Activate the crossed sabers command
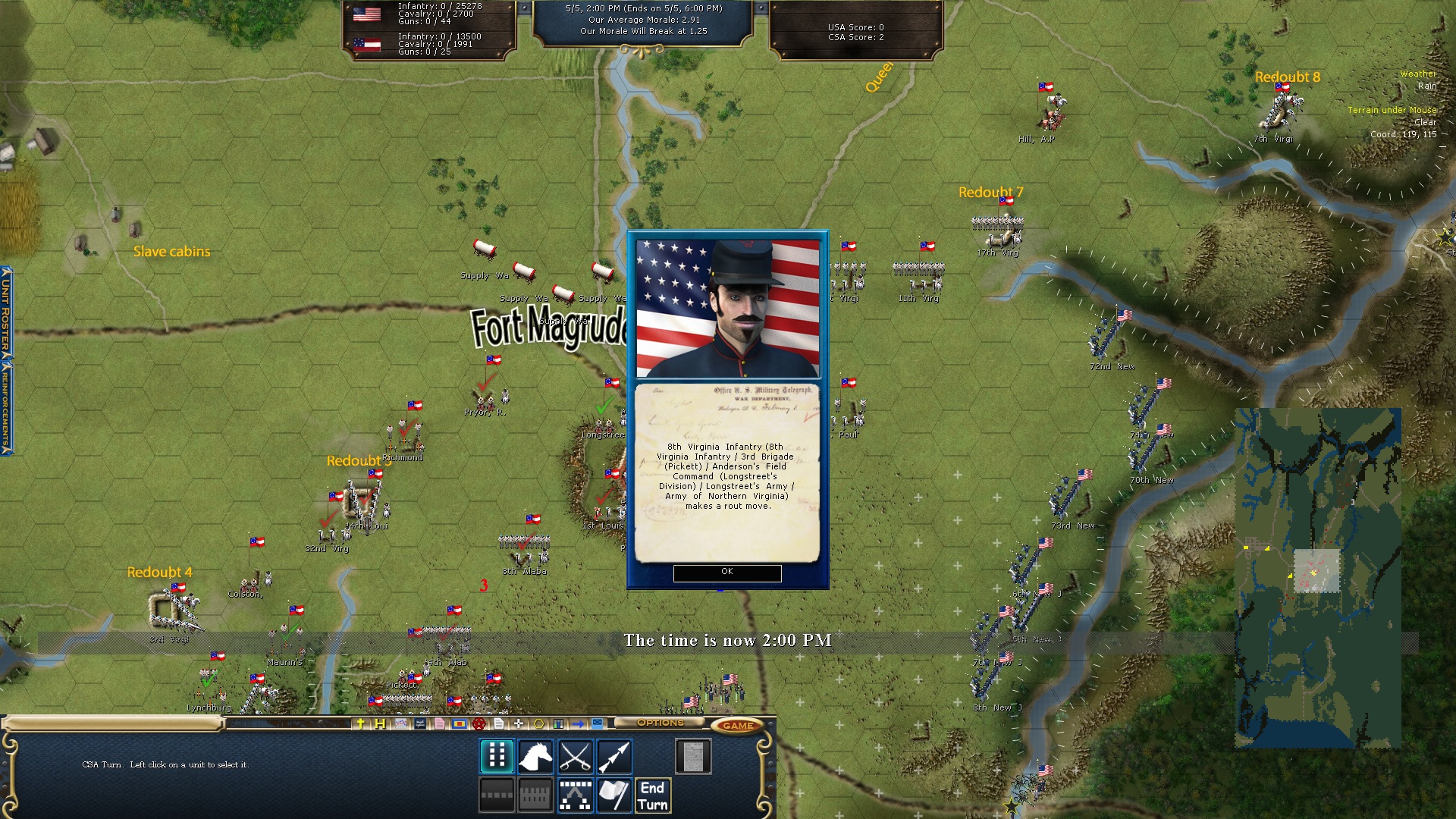1456x819 pixels. tap(575, 756)
